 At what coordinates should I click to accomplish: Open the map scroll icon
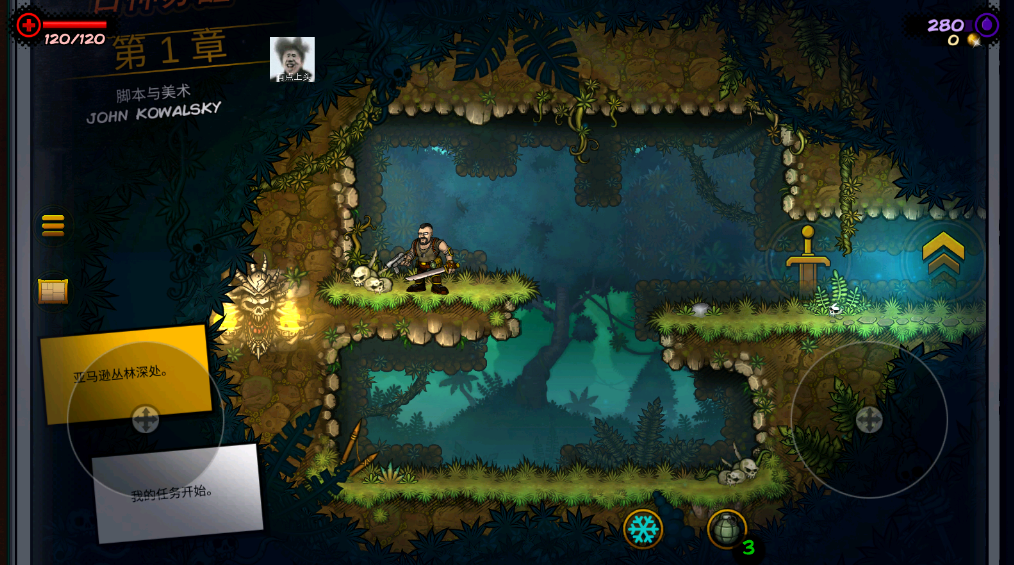point(53,291)
